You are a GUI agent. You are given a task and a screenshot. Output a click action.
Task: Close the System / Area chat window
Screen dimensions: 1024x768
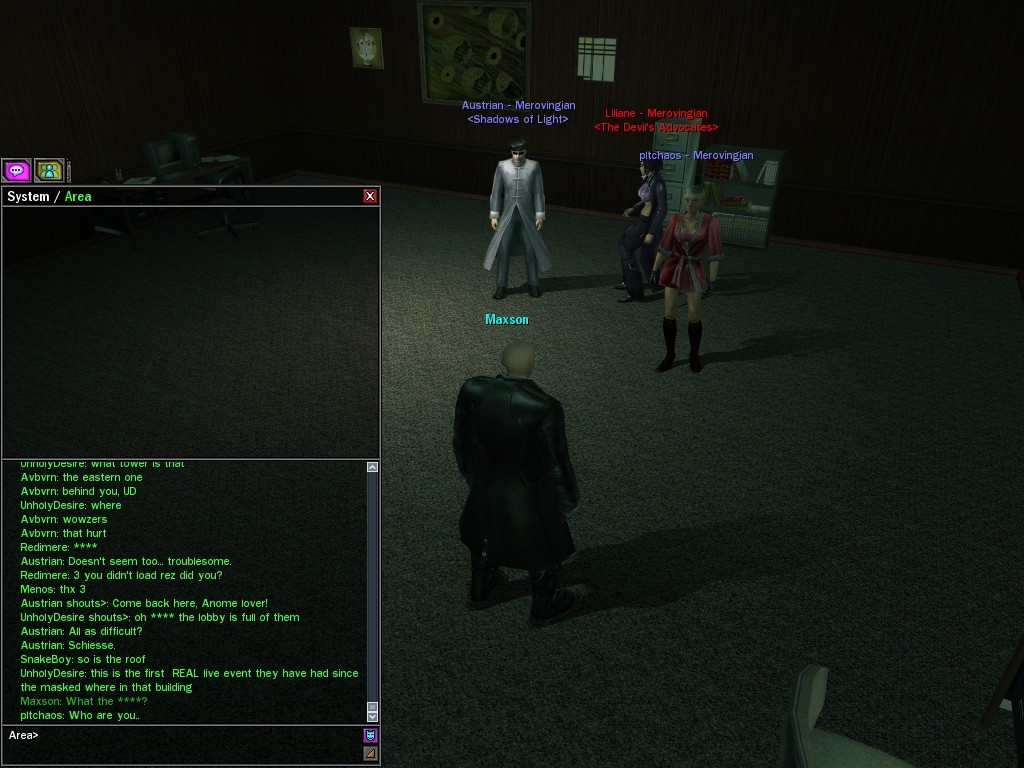(x=370, y=196)
